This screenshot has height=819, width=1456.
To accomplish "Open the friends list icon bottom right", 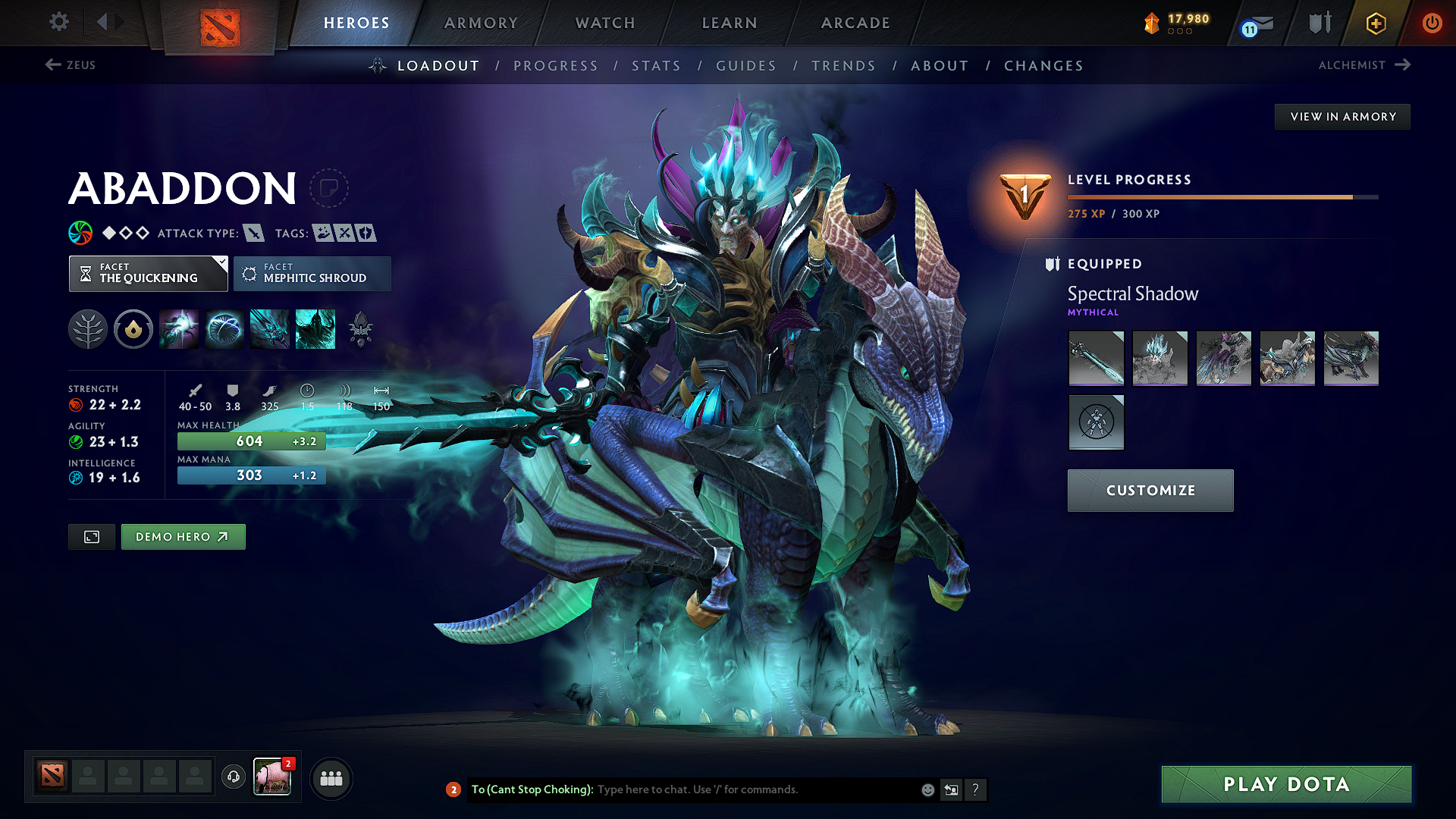I will tap(331, 777).
